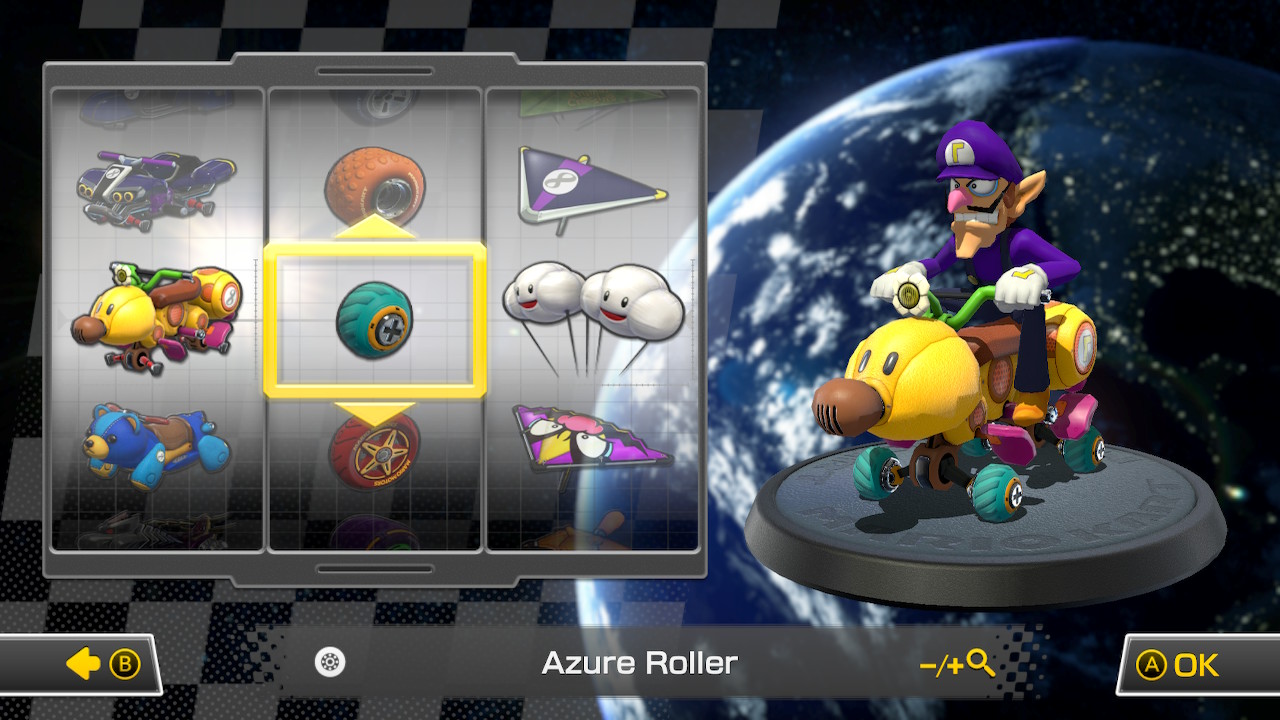Choose the red Slick tires below the selection
This screenshot has height=720, width=1280.
click(376, 455)
